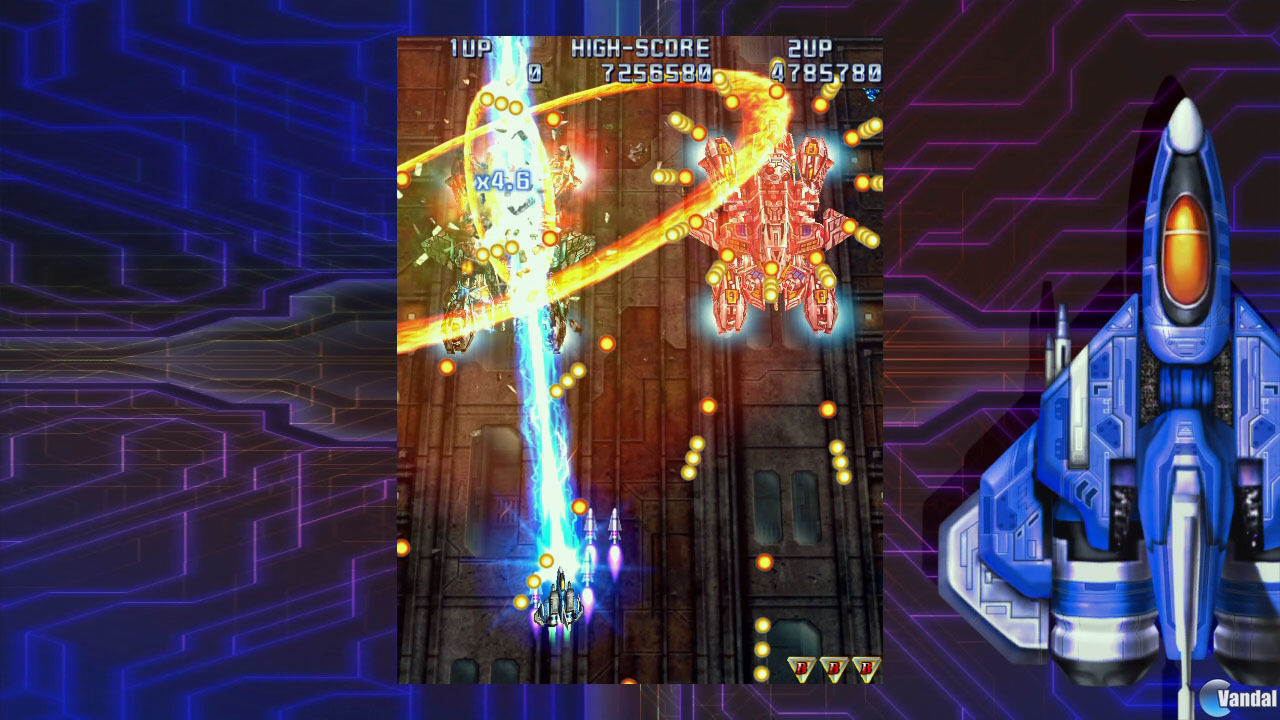The width and height of the screenshot is (1280, 720).
Task: Click the red enemy boss ship
Action: point(775,220)
